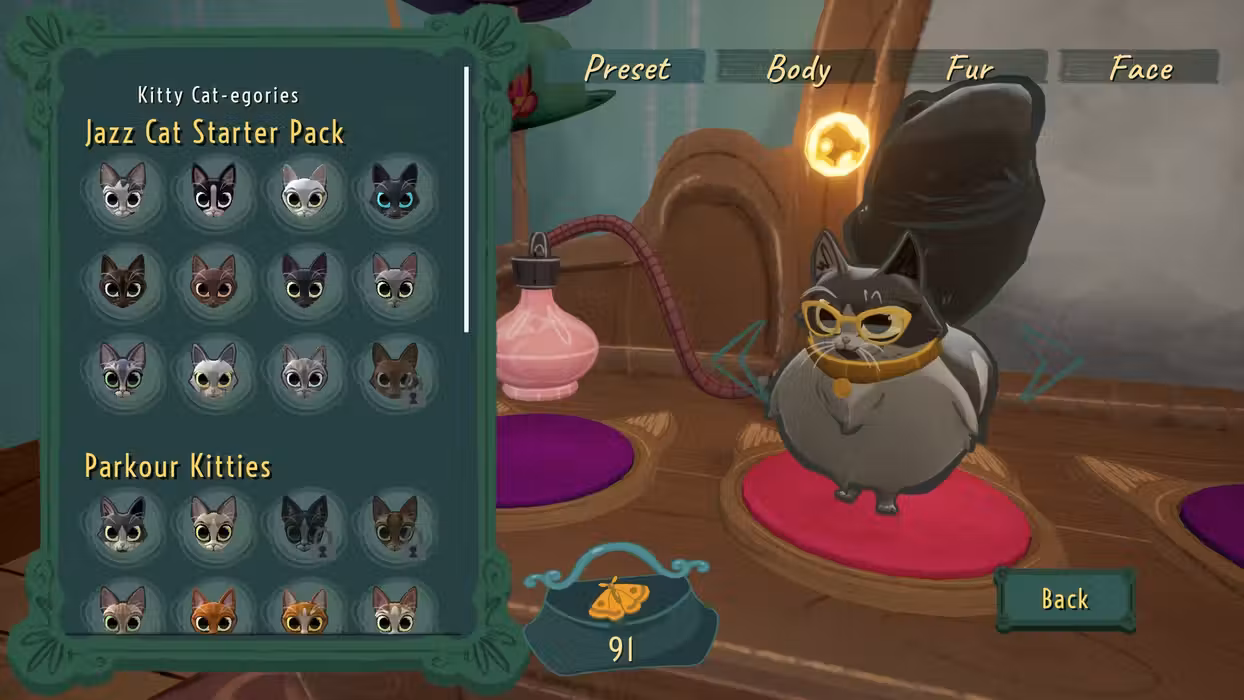Choose the locked black-and-white cat in Parkour Kitties
This screenshot has height=700, width=1244.
[304, 522]
